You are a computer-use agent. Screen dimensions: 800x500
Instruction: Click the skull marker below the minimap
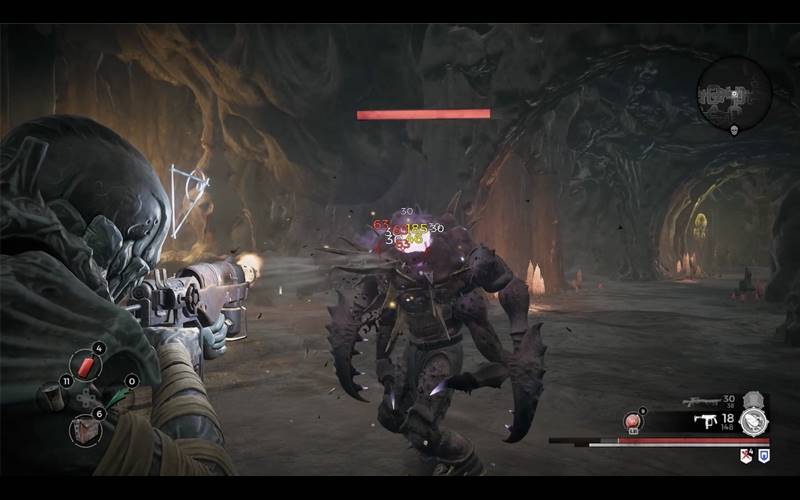[734, 131]
